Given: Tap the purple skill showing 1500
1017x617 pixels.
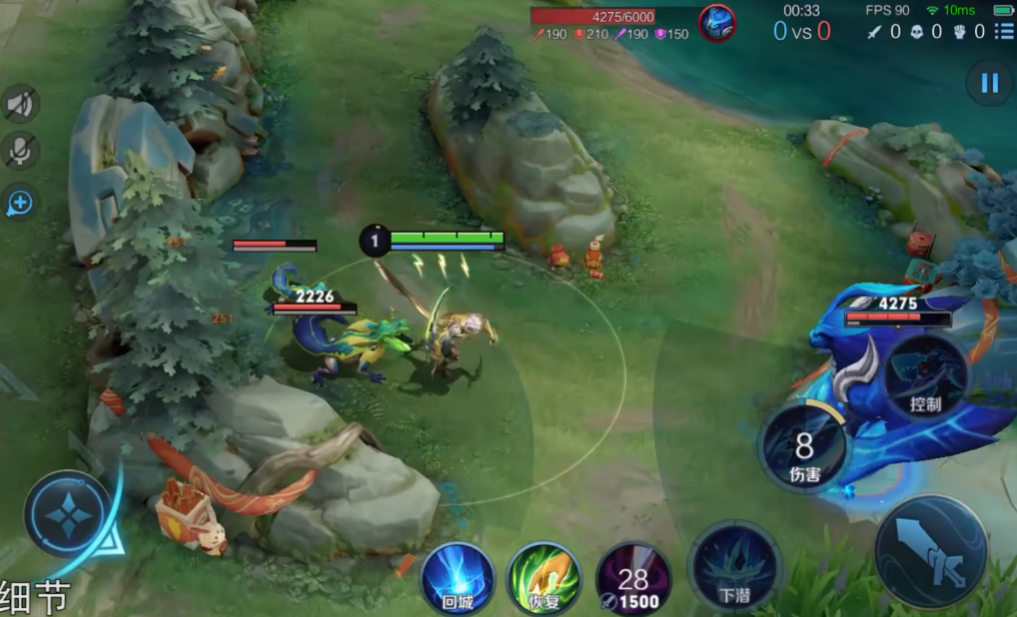Looking at the screenshot, I should pos(633,578).
